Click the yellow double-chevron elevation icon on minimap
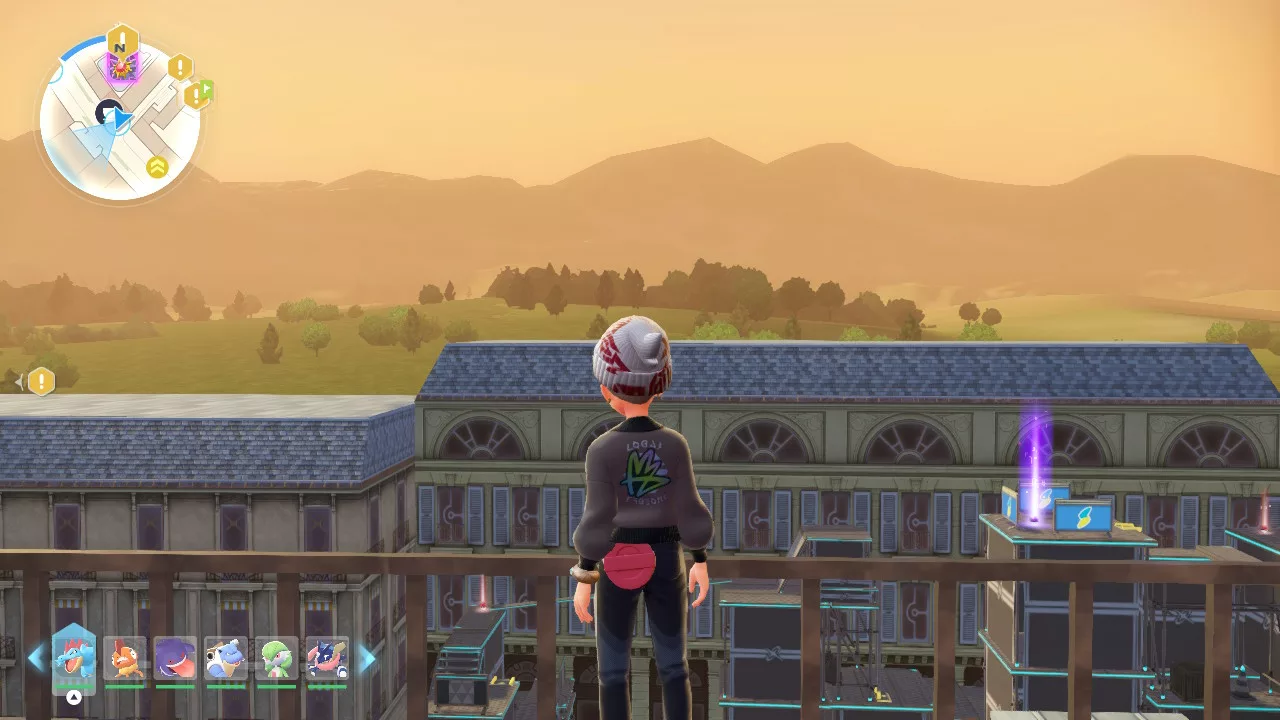 coord(157,165)
